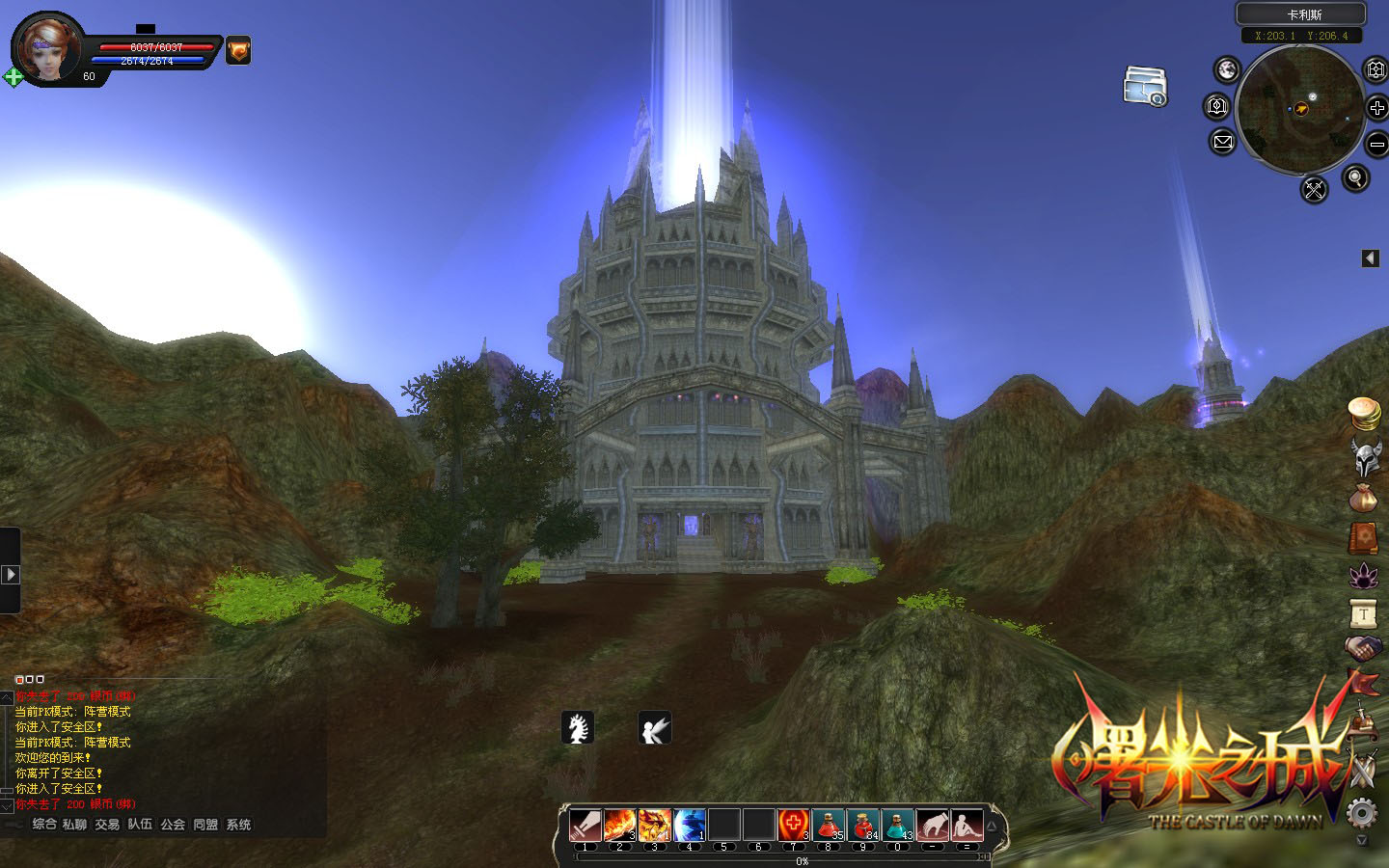The height and width of the screenshot is (868, 1389).
Task: Open the gear settings icon
Action: [x=1361, y=813]
